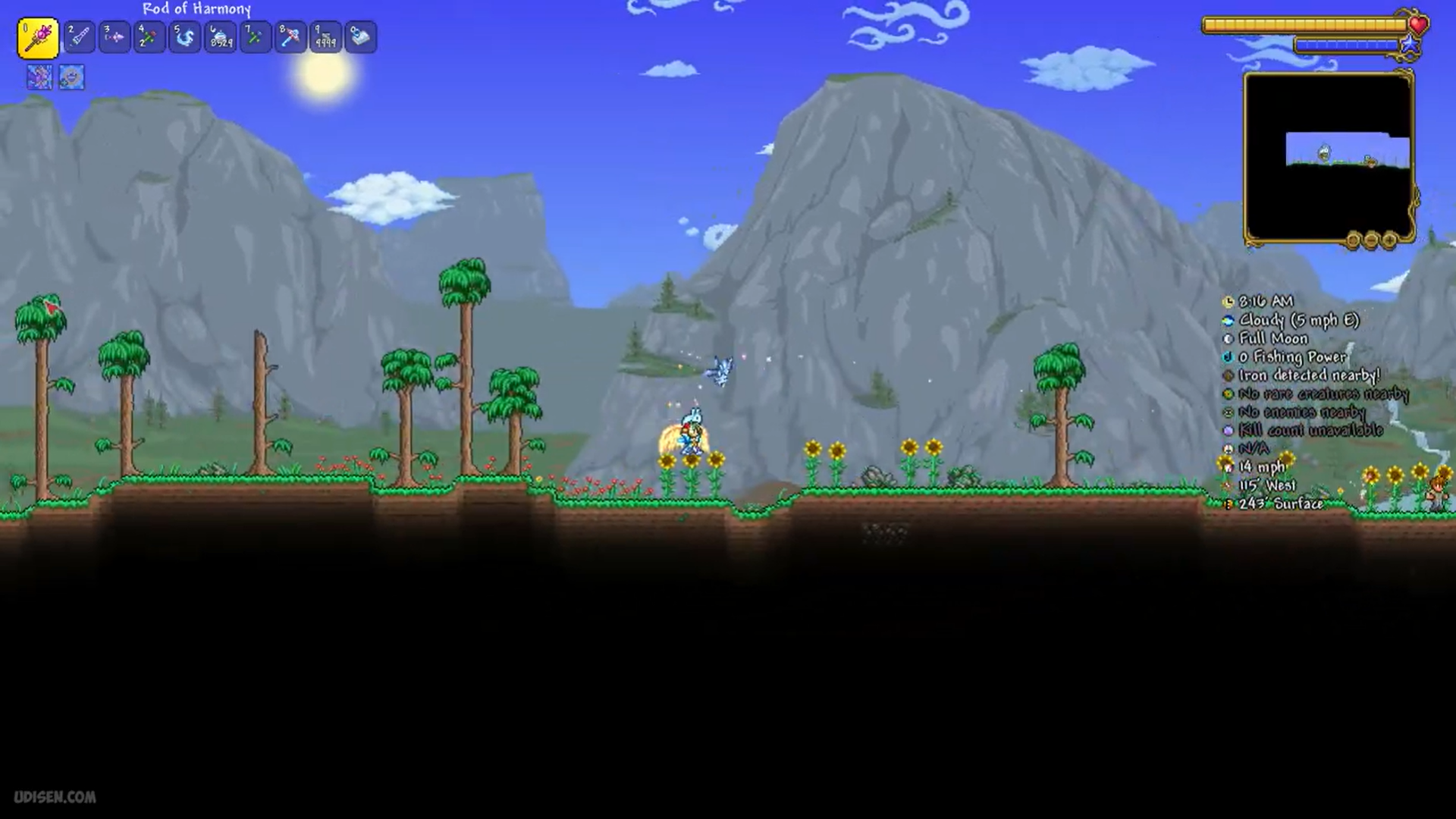This screenshot has width=1456, height=819.
Task: Select the platform item in hotbar slot 0
Action: (359, 36)
